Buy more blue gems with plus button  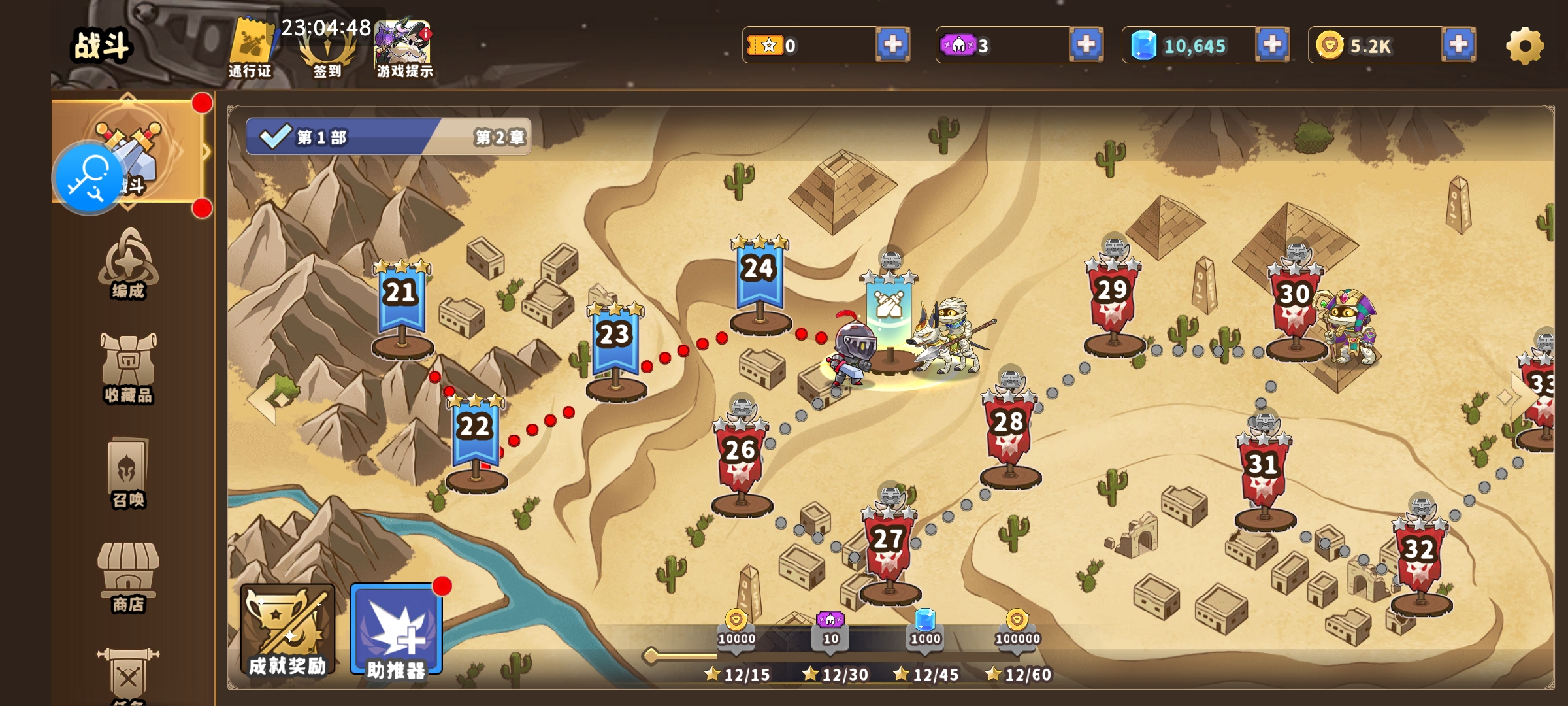(1272, 45)
